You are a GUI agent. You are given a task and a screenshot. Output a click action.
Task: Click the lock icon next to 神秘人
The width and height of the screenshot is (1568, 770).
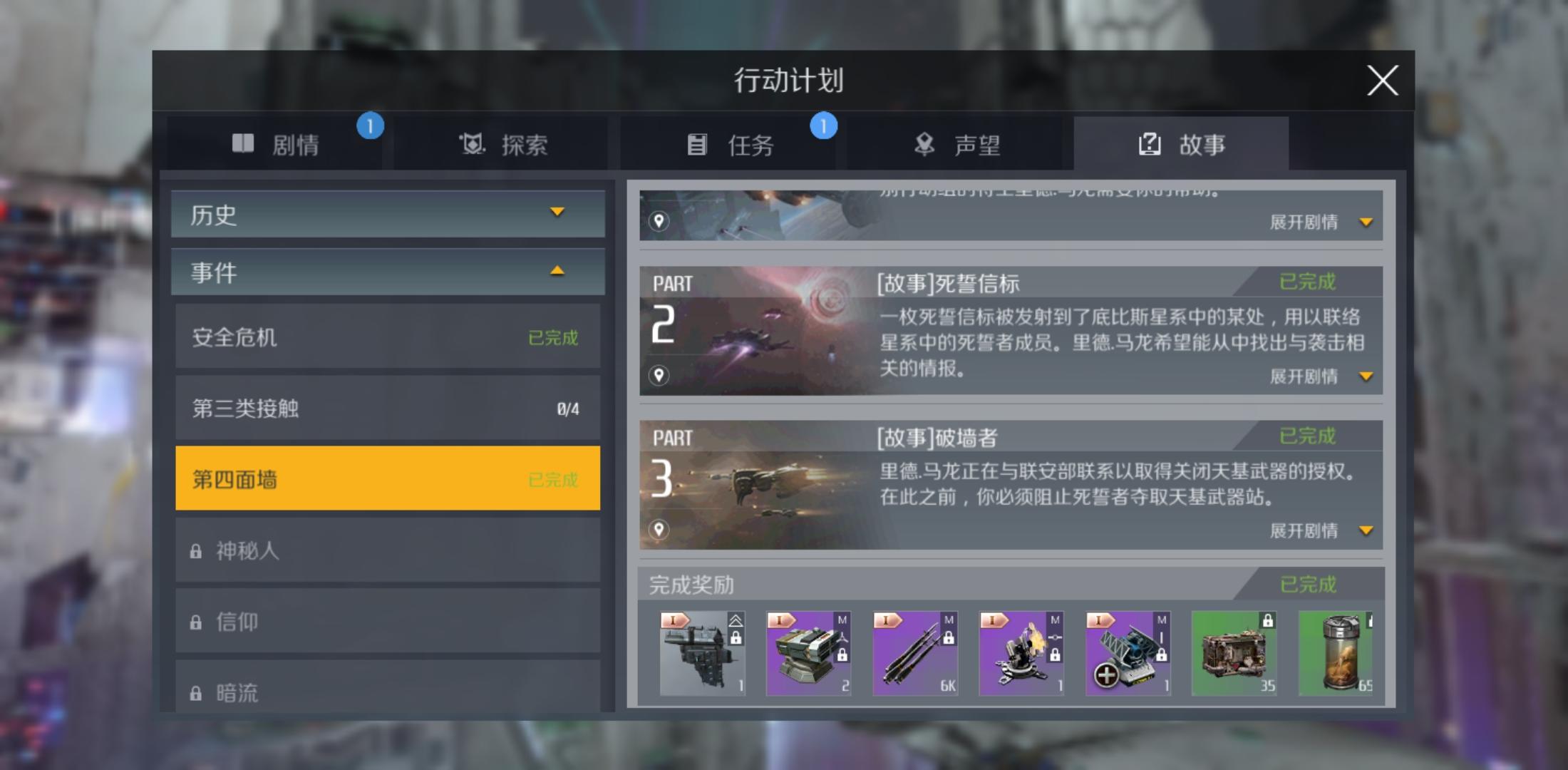coord(195,550)
